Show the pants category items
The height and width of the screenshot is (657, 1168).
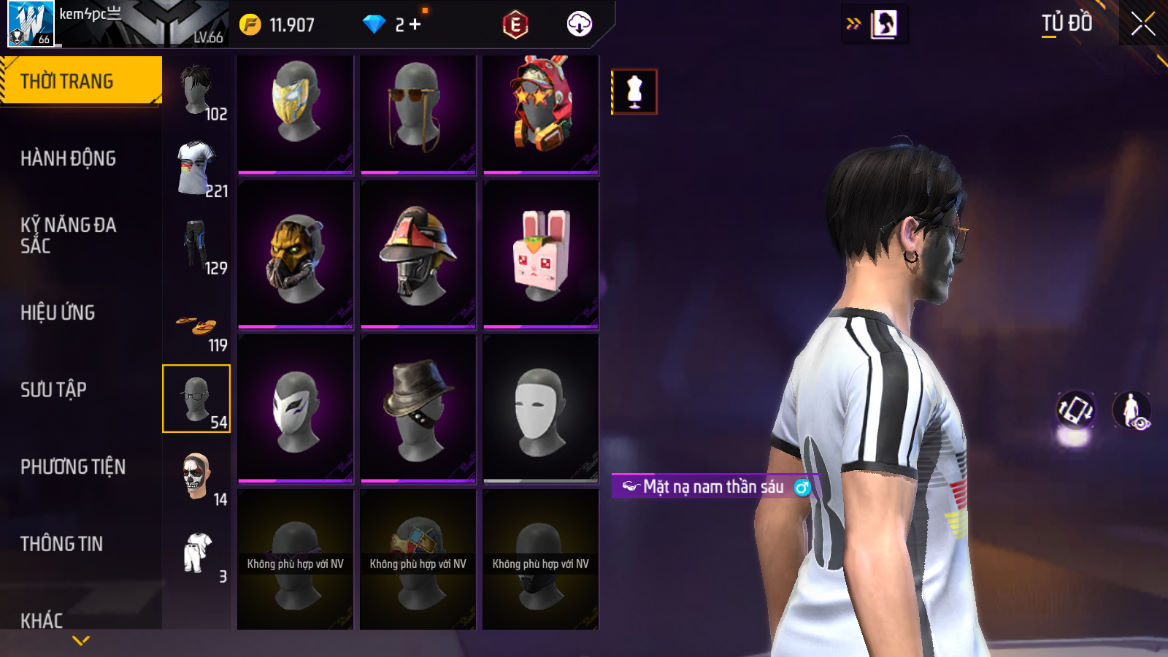(197, 245)
